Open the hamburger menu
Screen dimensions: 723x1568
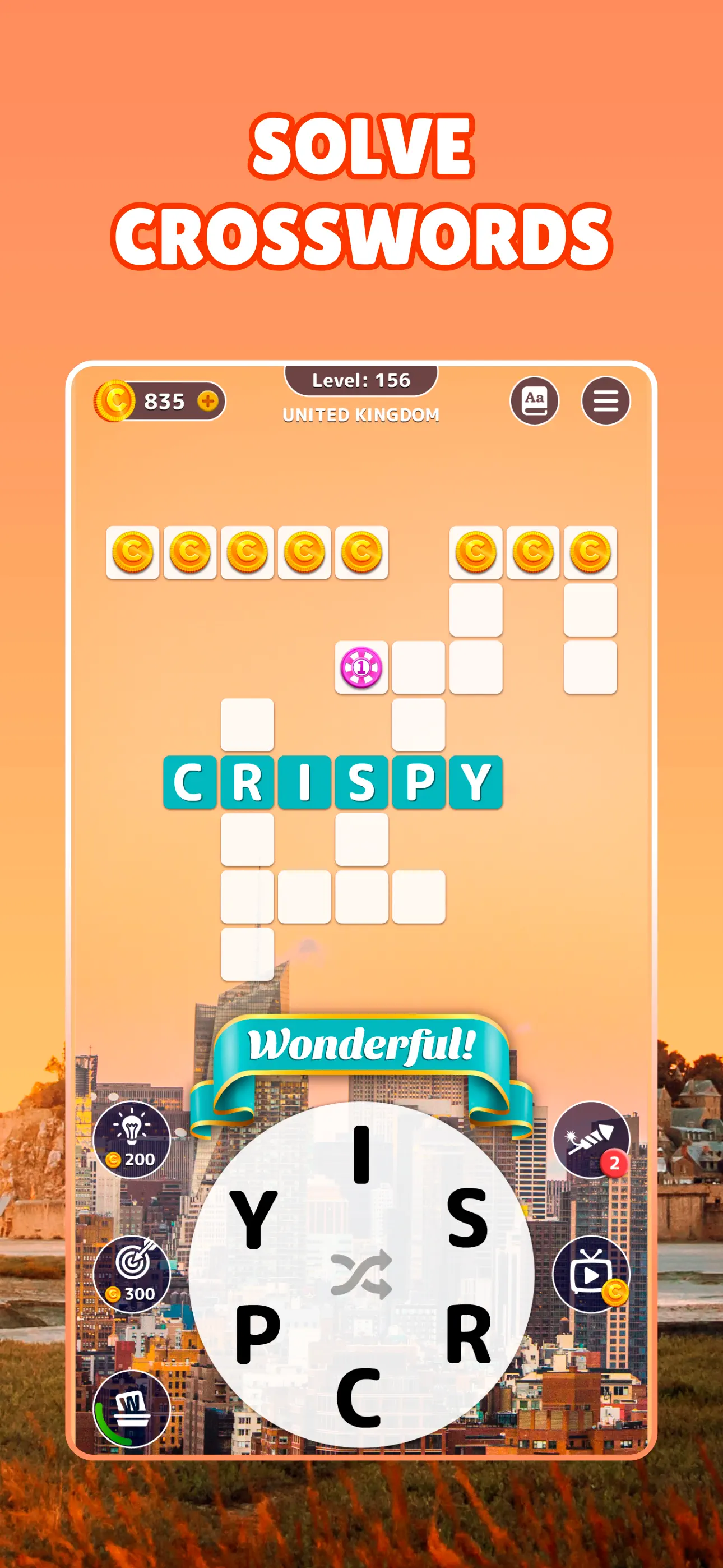click(x=604, y=401)
